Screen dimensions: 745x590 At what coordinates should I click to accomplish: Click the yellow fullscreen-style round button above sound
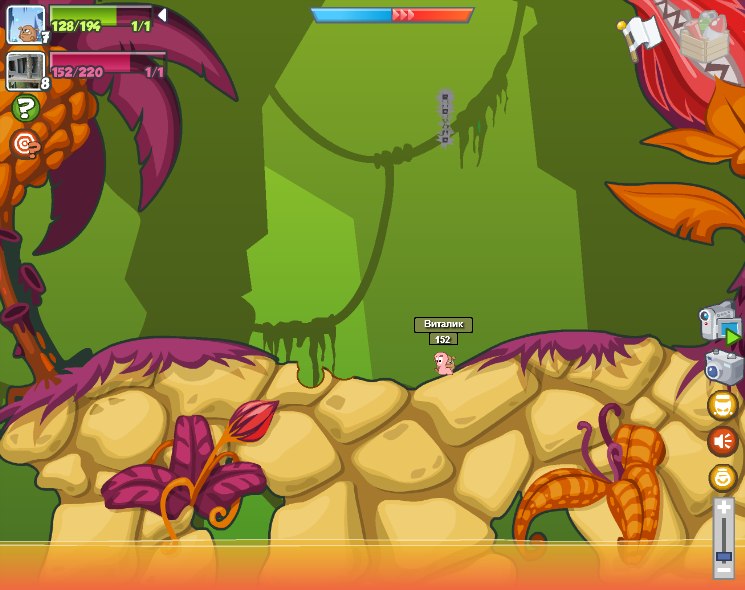[x=722, y=405]
